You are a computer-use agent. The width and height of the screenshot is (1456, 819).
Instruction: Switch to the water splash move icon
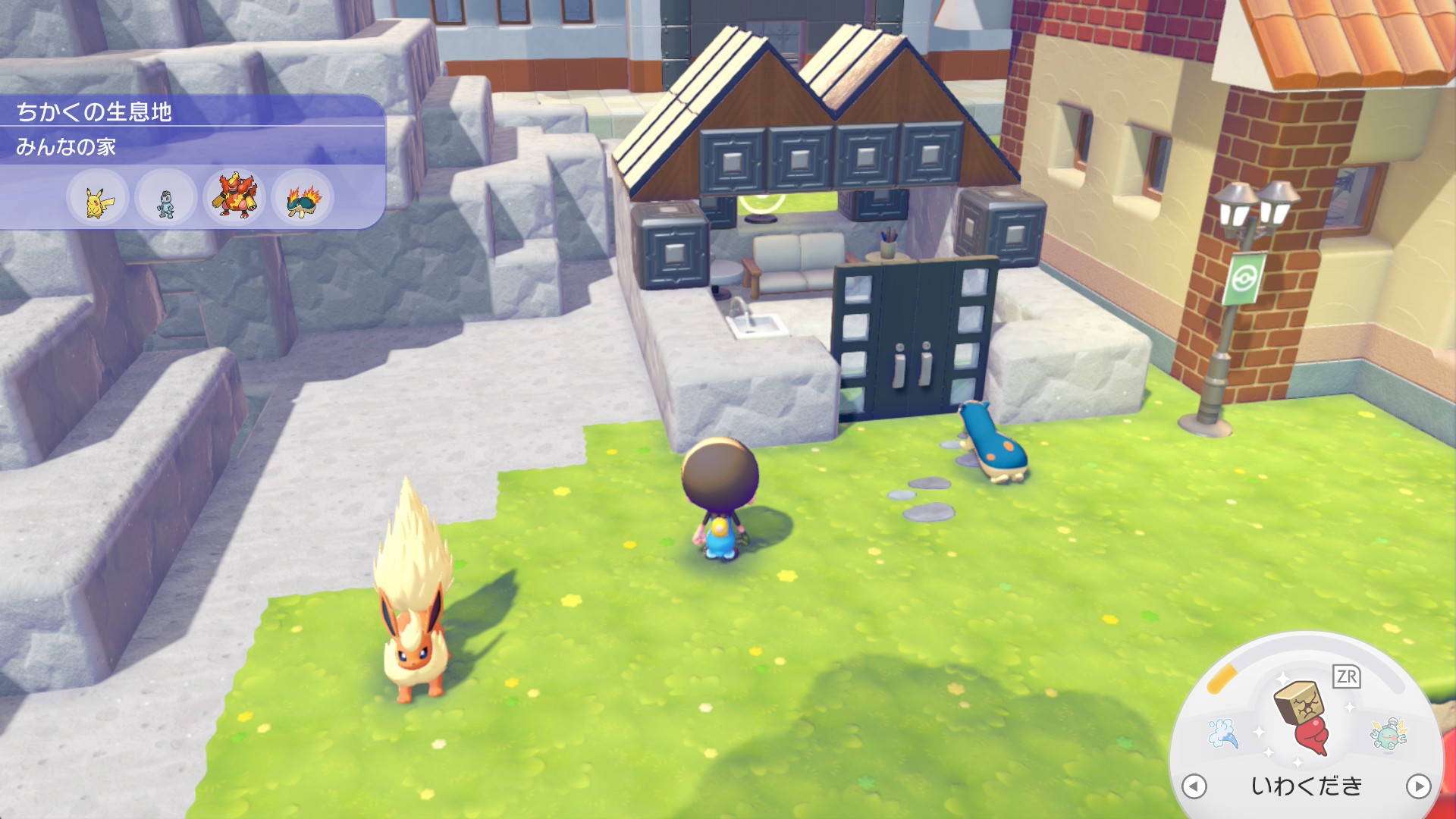pyautogui.click(x=1223, y=733)
